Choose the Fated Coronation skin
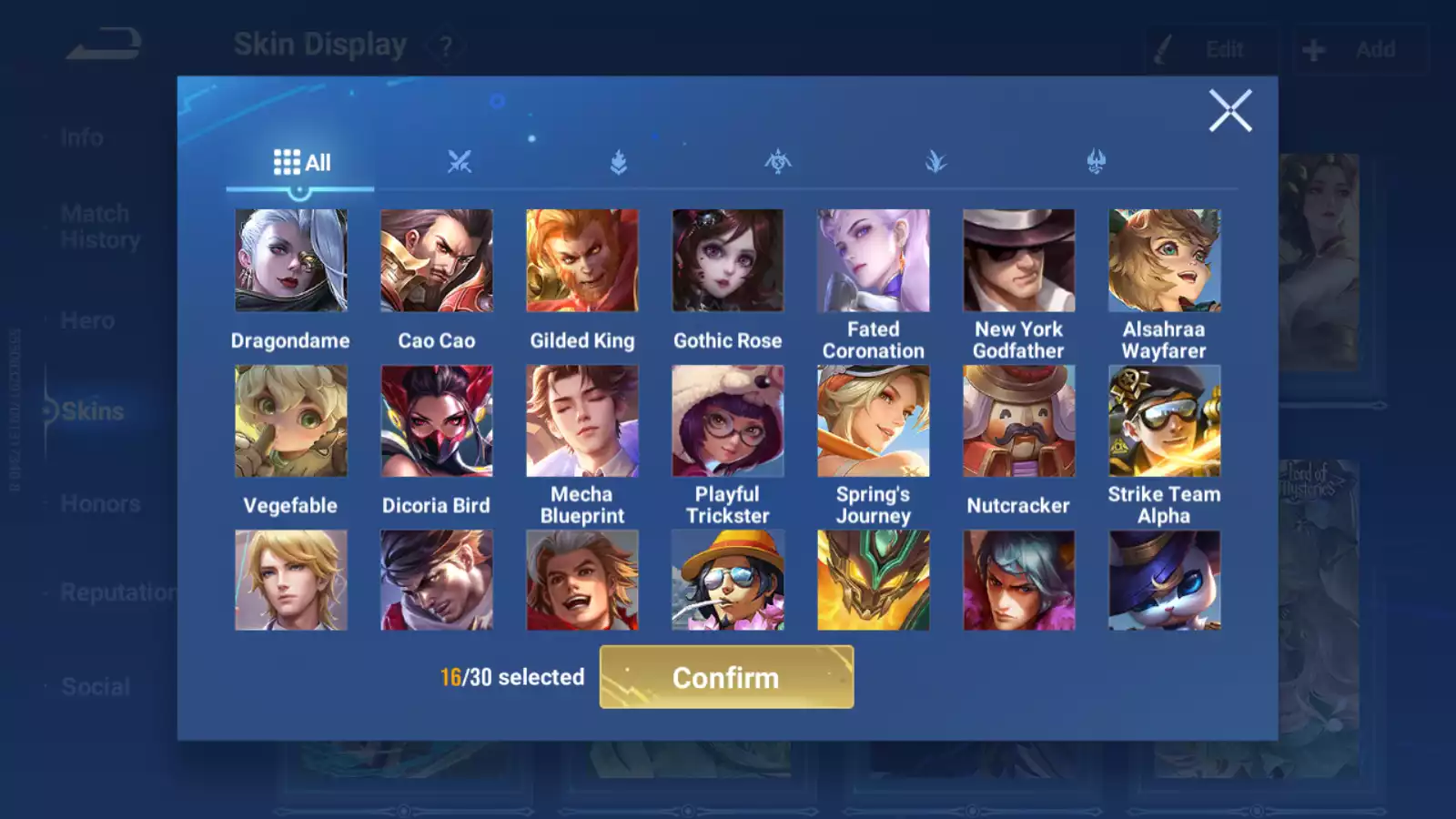Image resolution: width=1456 pixels, height=819 pixels. [x=873, y=261]
